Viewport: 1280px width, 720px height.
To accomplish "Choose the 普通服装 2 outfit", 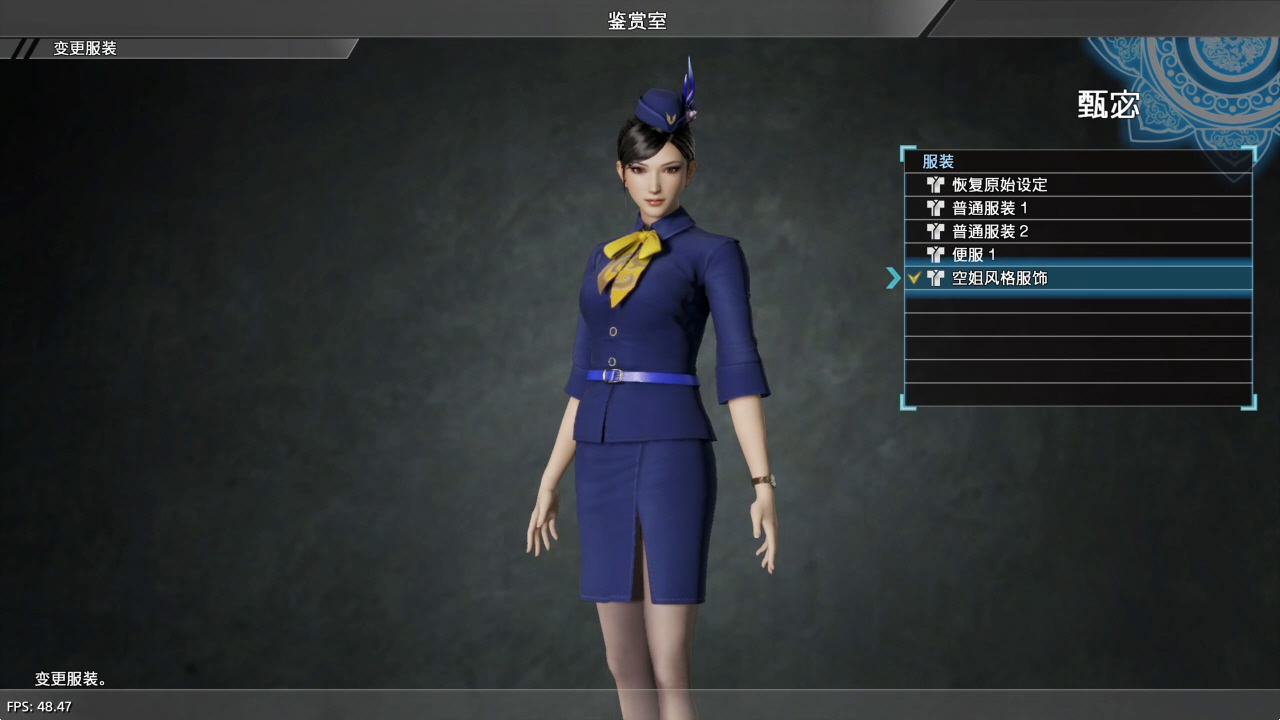I will coord(990,231).
